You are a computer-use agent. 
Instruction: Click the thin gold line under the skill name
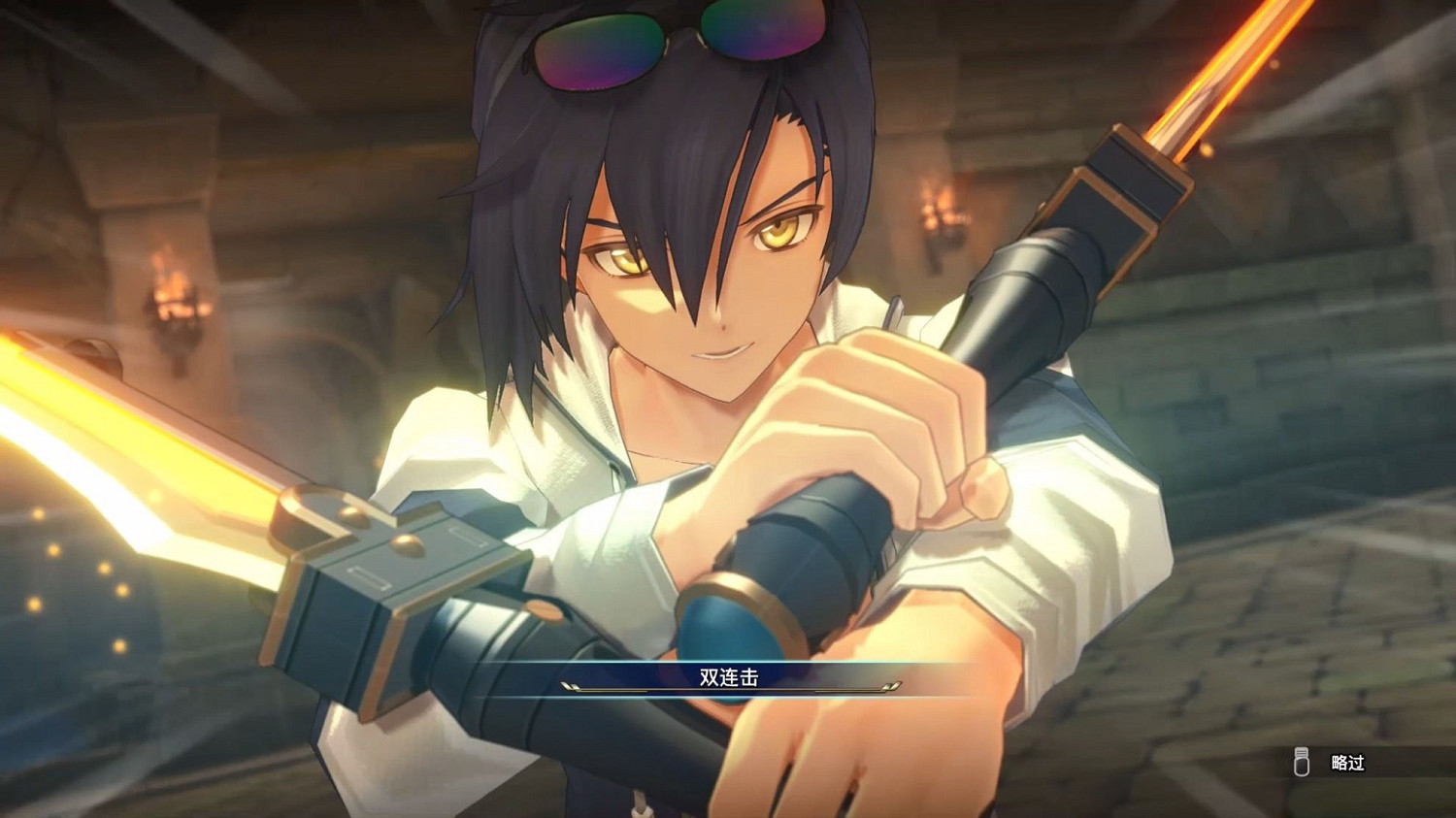pyautogui.click(x=728, y=689)
